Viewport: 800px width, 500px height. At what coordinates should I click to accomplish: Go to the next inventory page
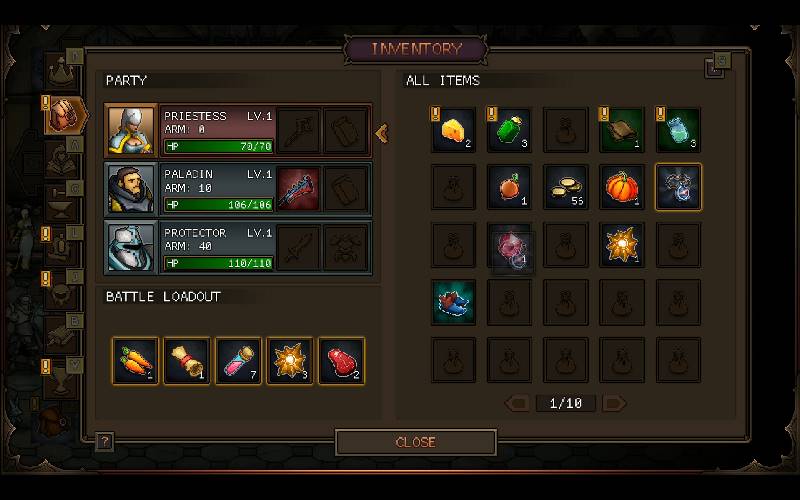coord(614,404)
